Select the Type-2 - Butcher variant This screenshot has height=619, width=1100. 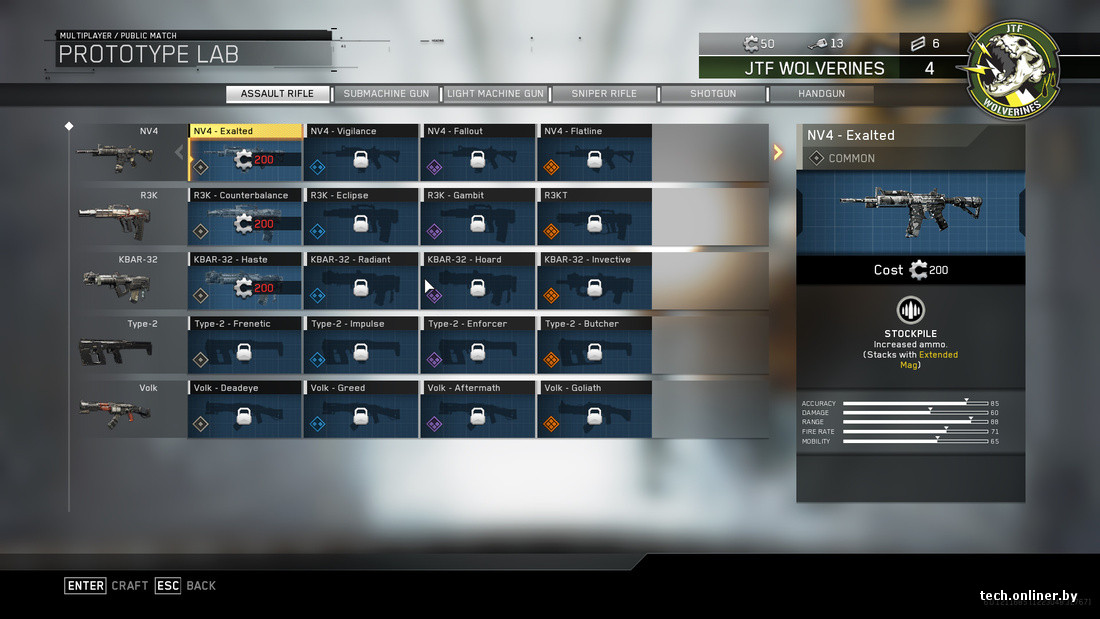[x=595, y=345]
